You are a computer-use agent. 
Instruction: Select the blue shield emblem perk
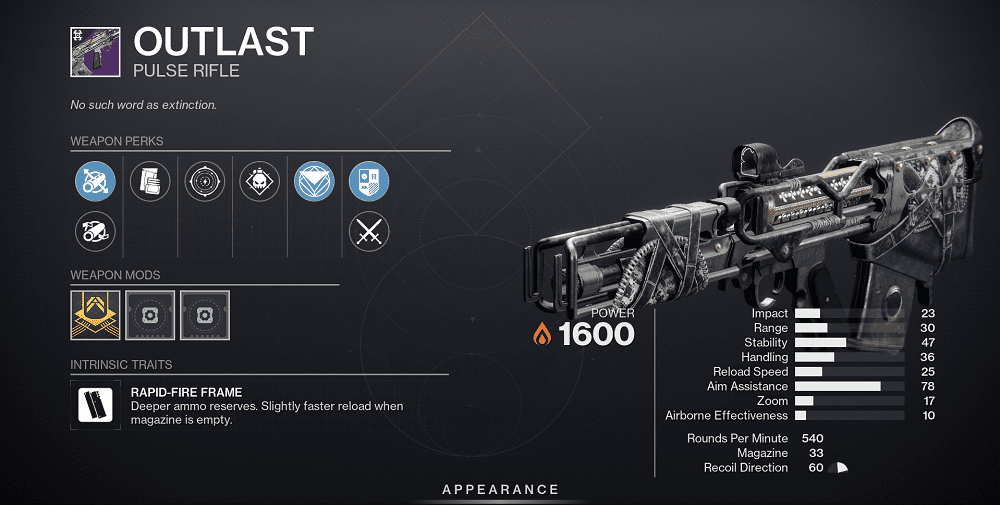click(x=368, y=182)
